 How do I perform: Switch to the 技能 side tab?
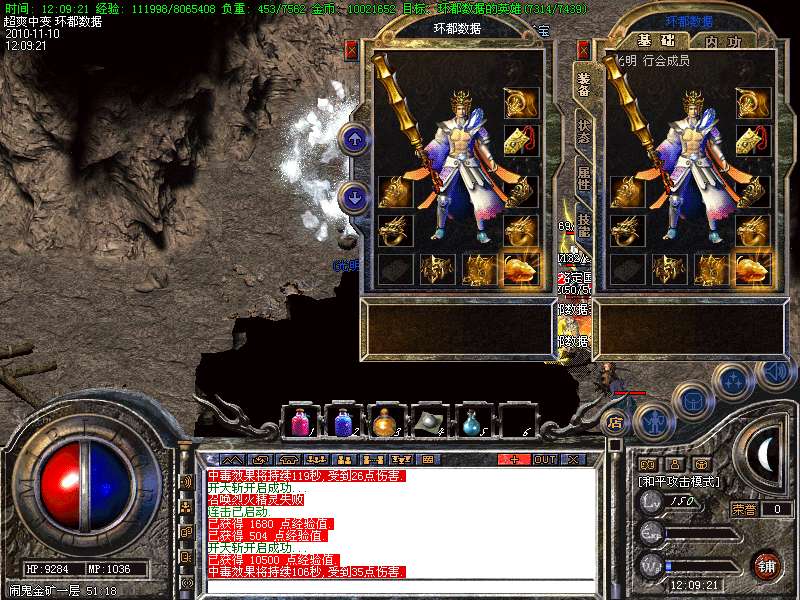pos(583,226)
